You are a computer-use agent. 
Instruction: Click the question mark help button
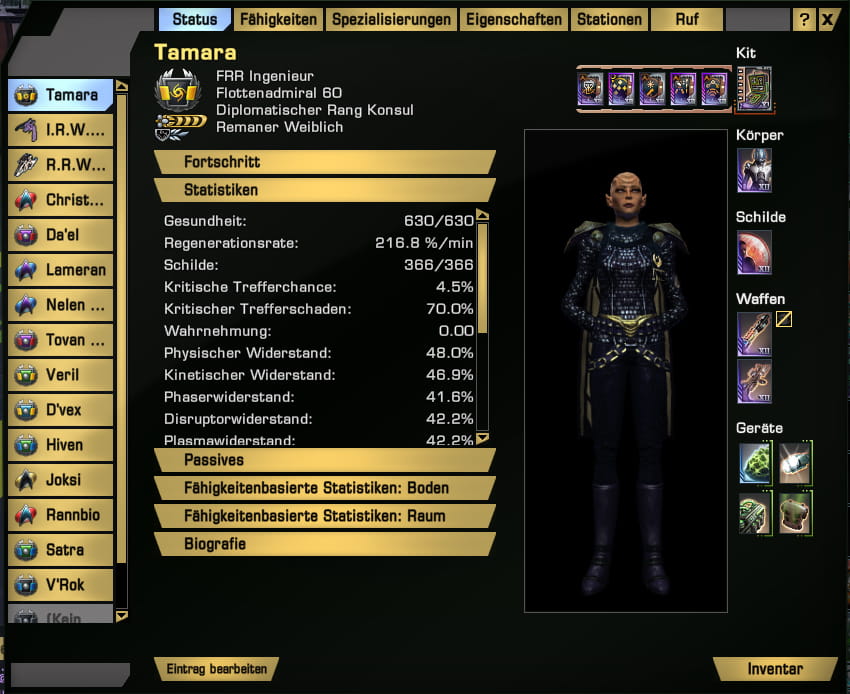click(x=804, y=19)
